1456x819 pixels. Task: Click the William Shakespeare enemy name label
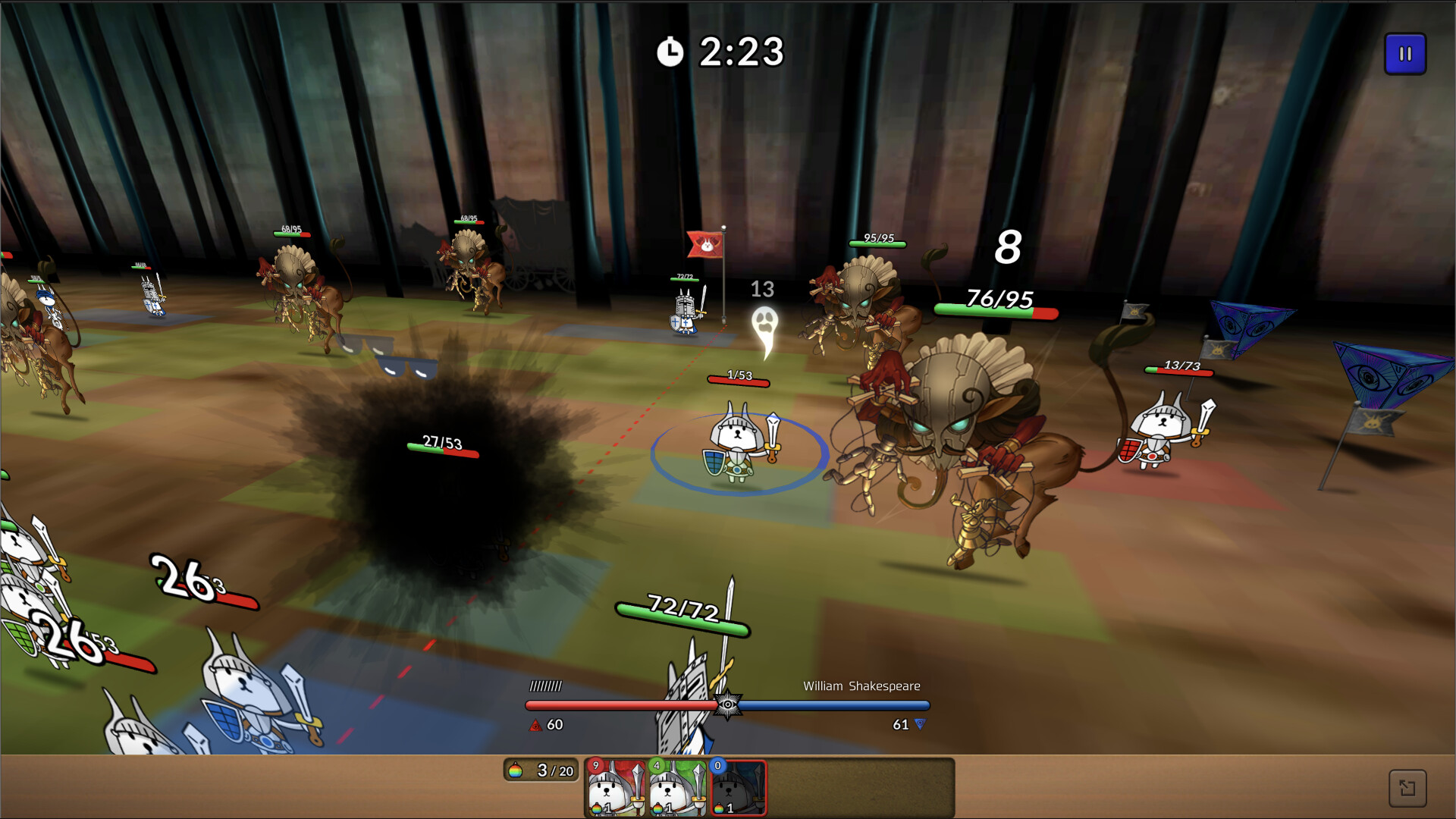point(861,686)
